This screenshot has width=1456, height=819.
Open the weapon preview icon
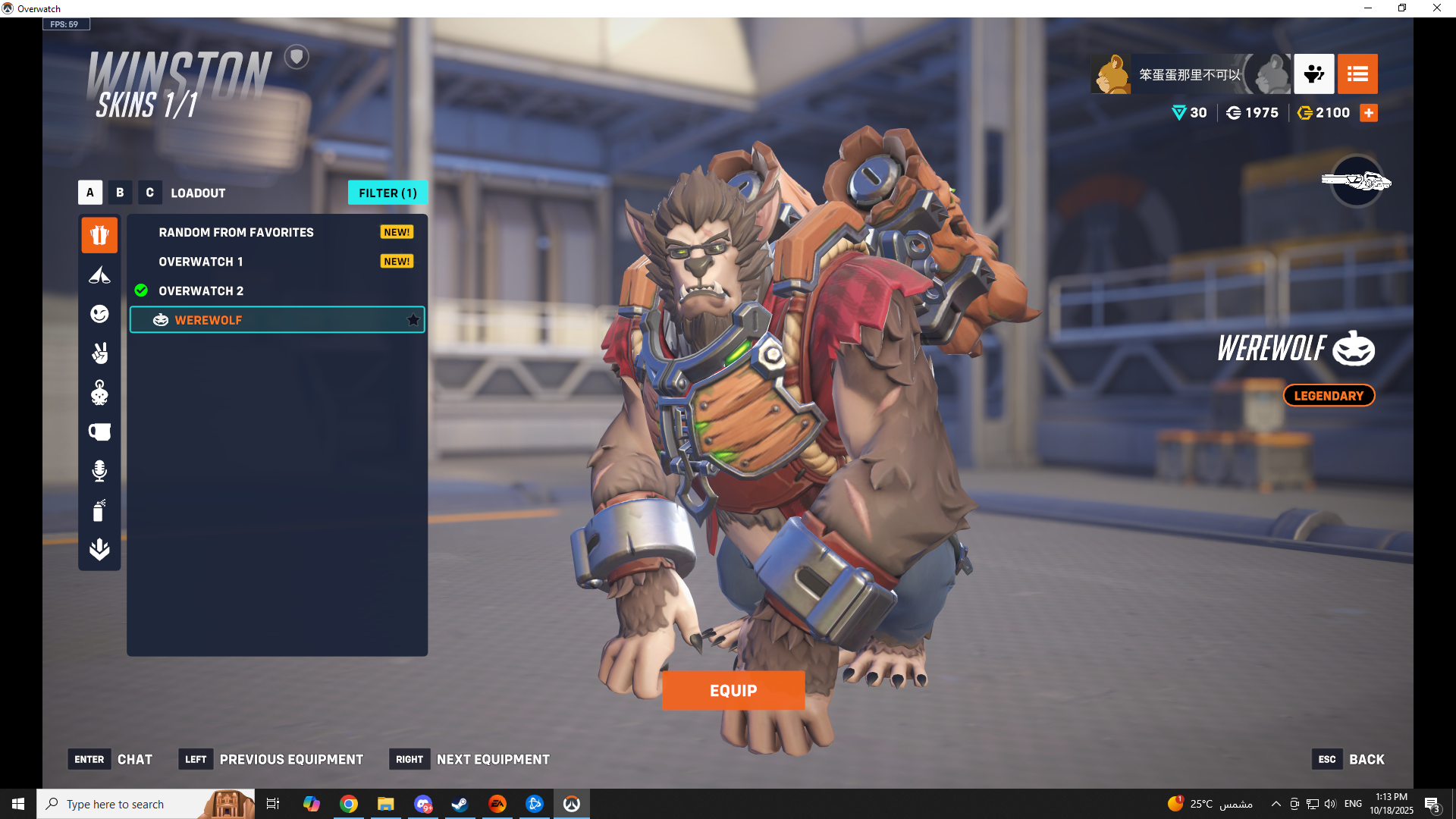1357,181
